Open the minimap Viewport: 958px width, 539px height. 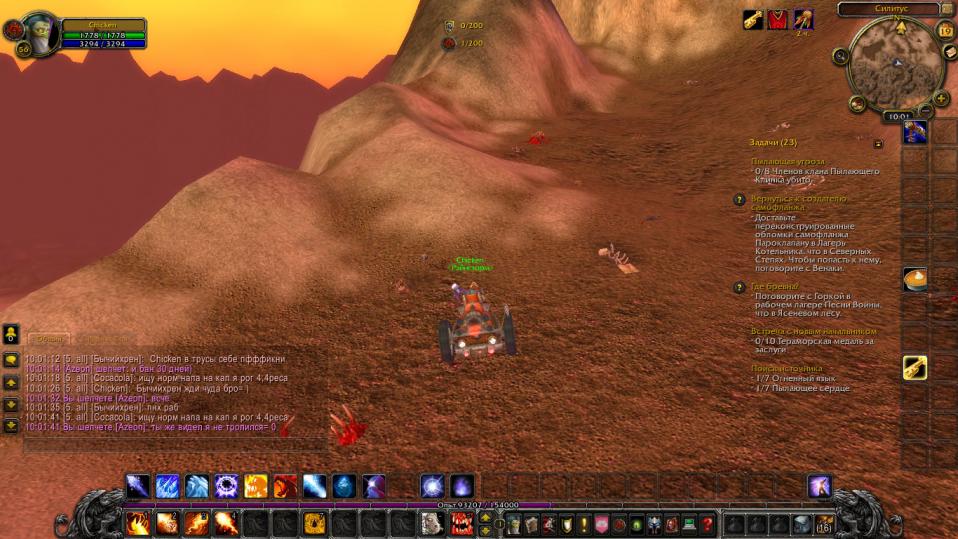pyautogui.click(x=894, y=65)
